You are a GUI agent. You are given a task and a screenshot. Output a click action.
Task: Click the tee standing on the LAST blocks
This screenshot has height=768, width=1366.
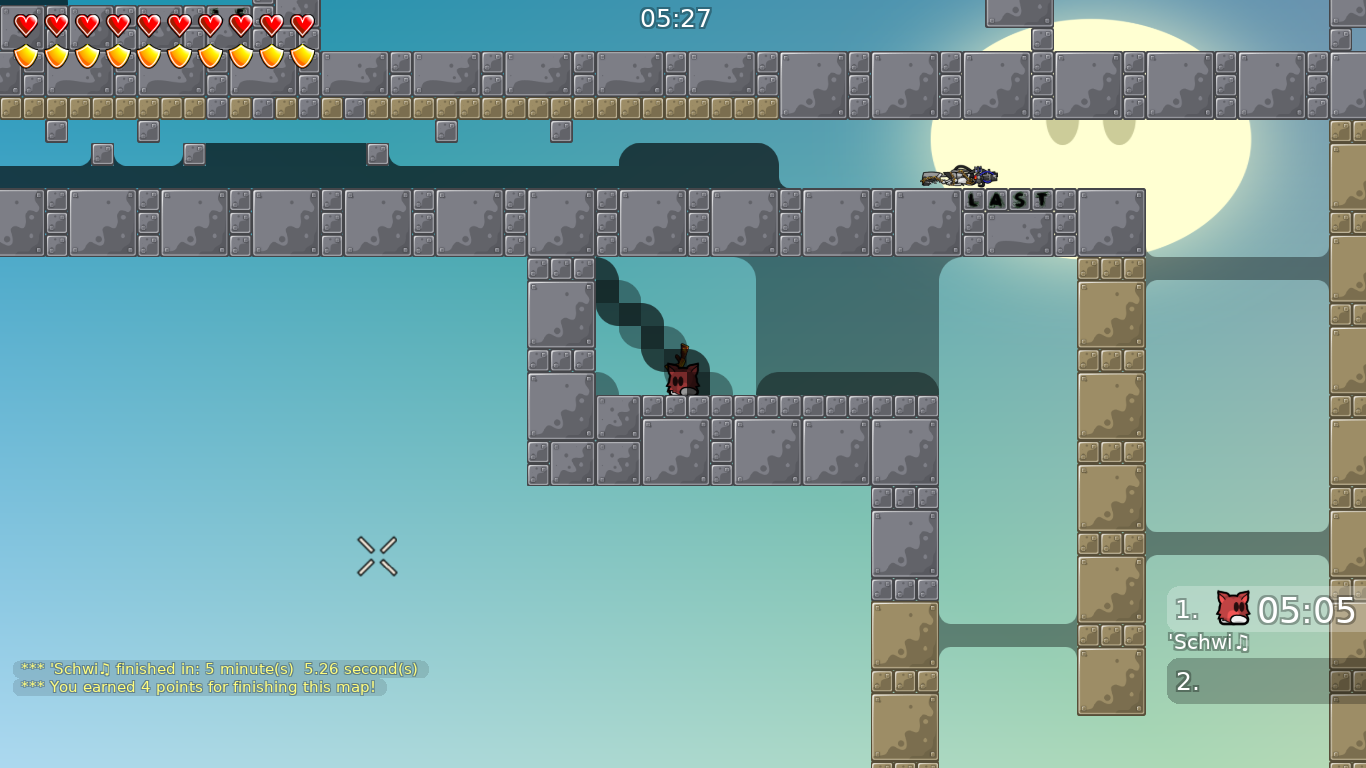point(960,176)
